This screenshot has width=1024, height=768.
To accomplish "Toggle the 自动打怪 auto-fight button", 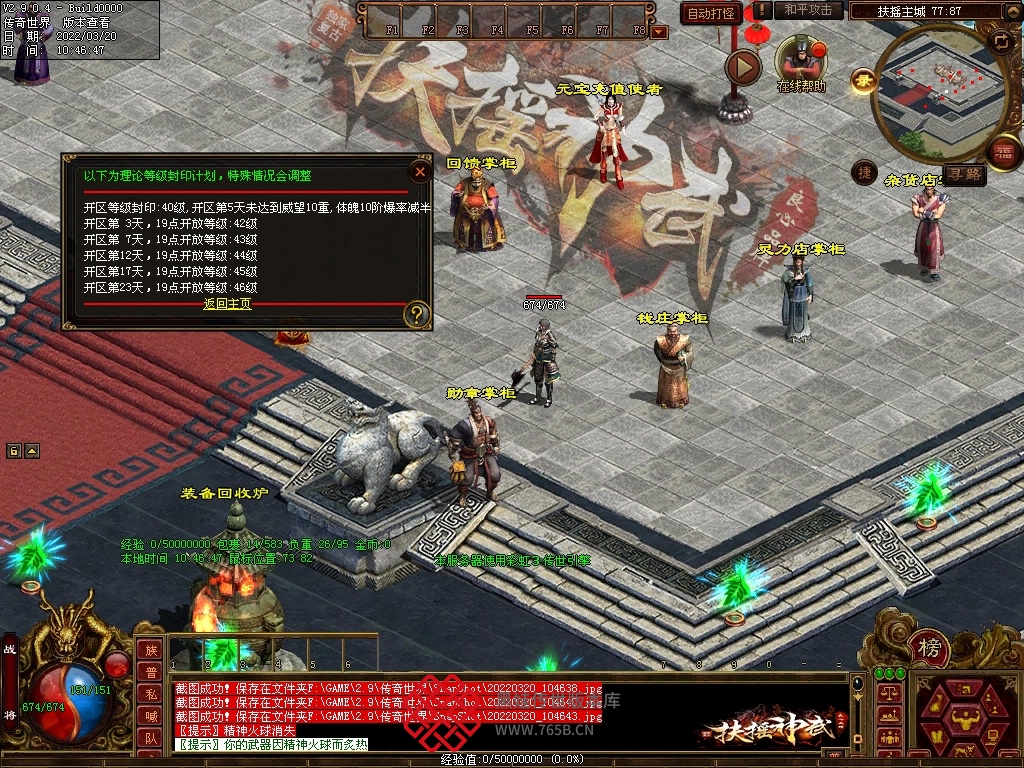I will (x=711, y=13).
